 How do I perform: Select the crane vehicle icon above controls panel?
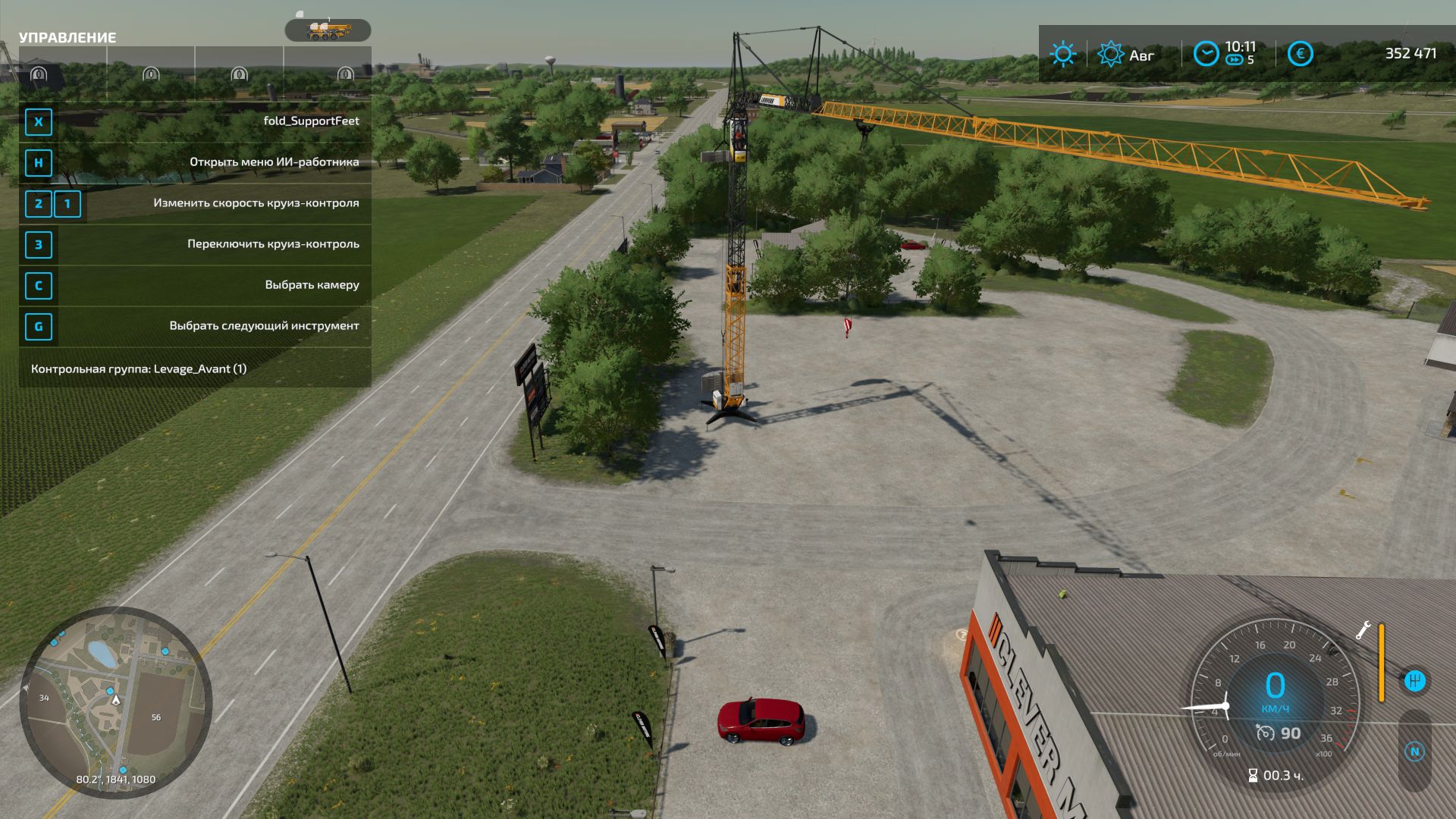click(328, 30)
